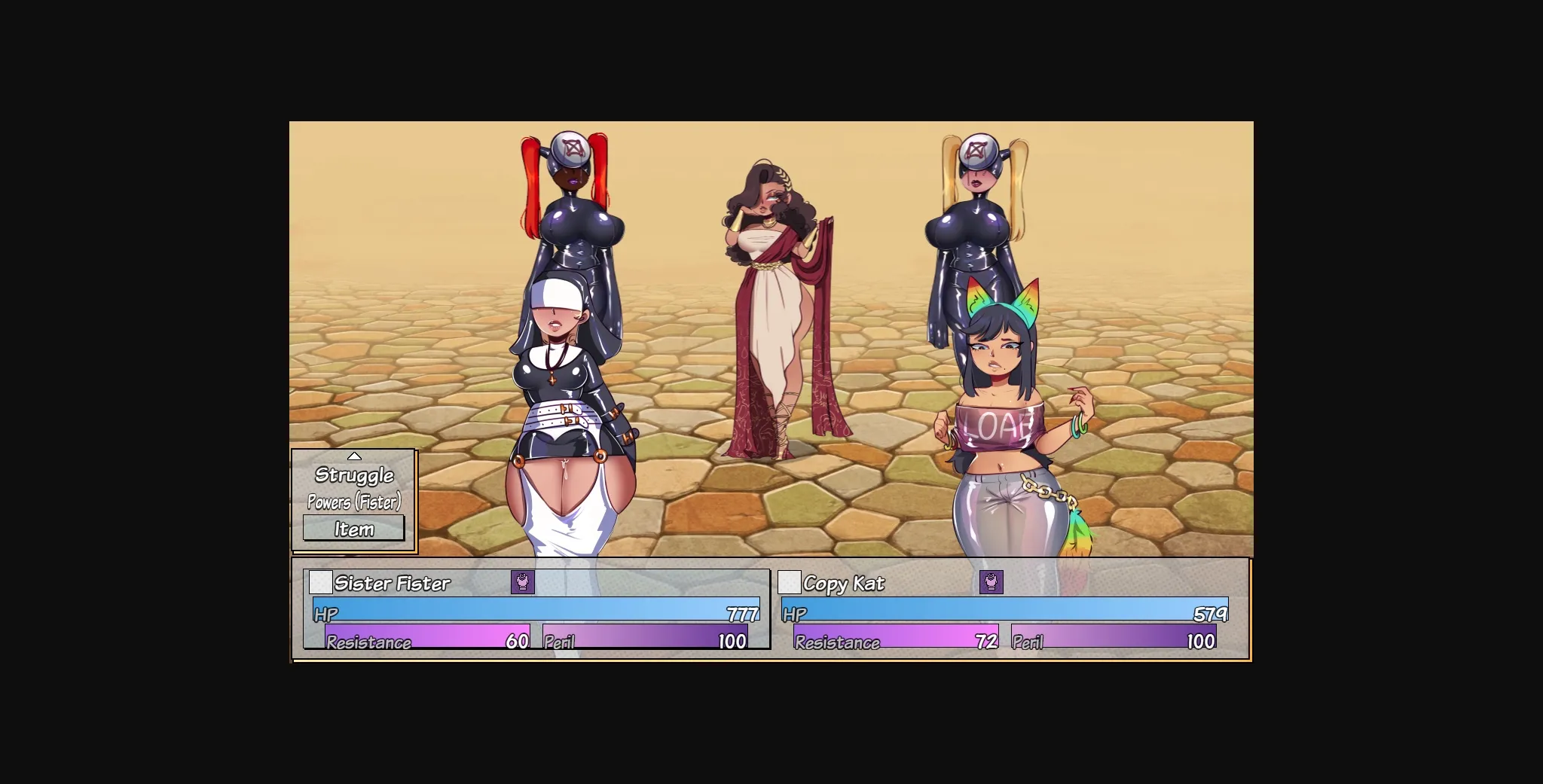Open the Item menu
Image resolution: width=1543 pixels, height=784 pixels.
click(353, 528)
